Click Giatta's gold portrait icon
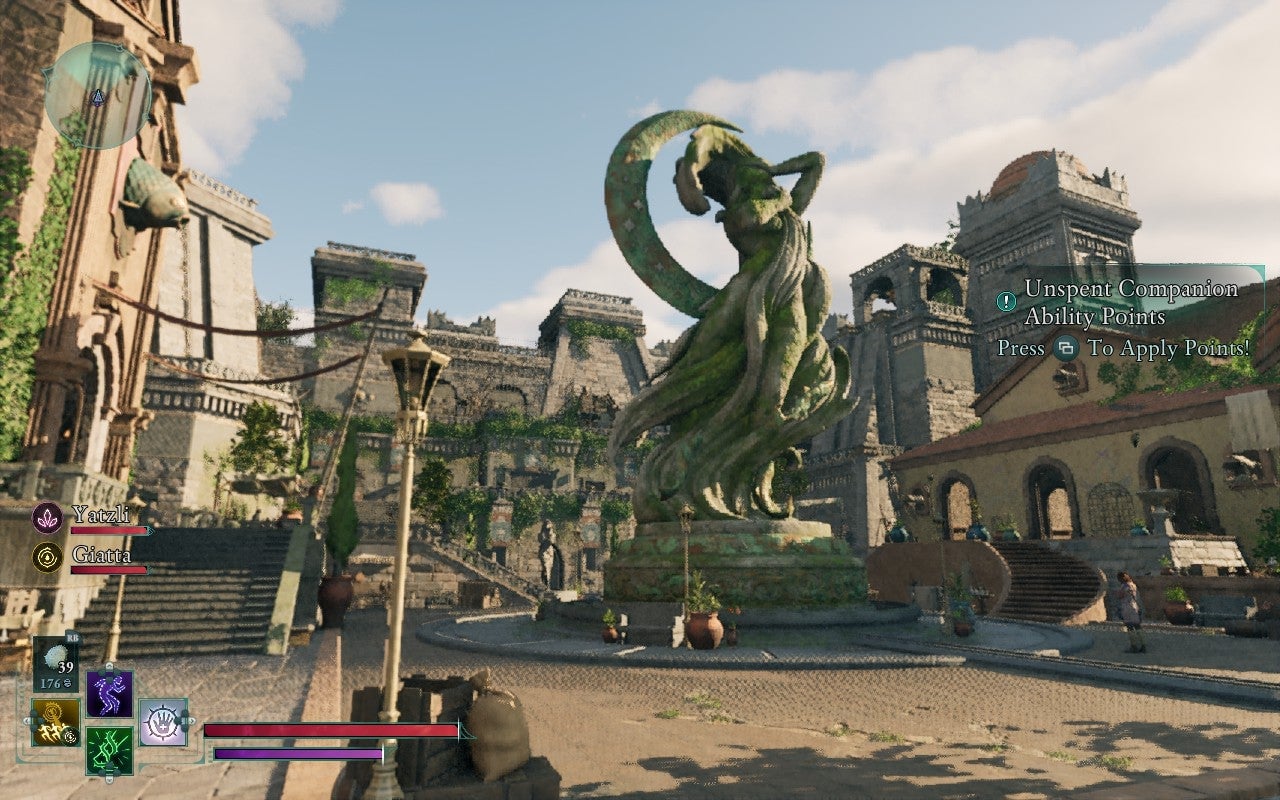1280x800 pixels. 47,557
